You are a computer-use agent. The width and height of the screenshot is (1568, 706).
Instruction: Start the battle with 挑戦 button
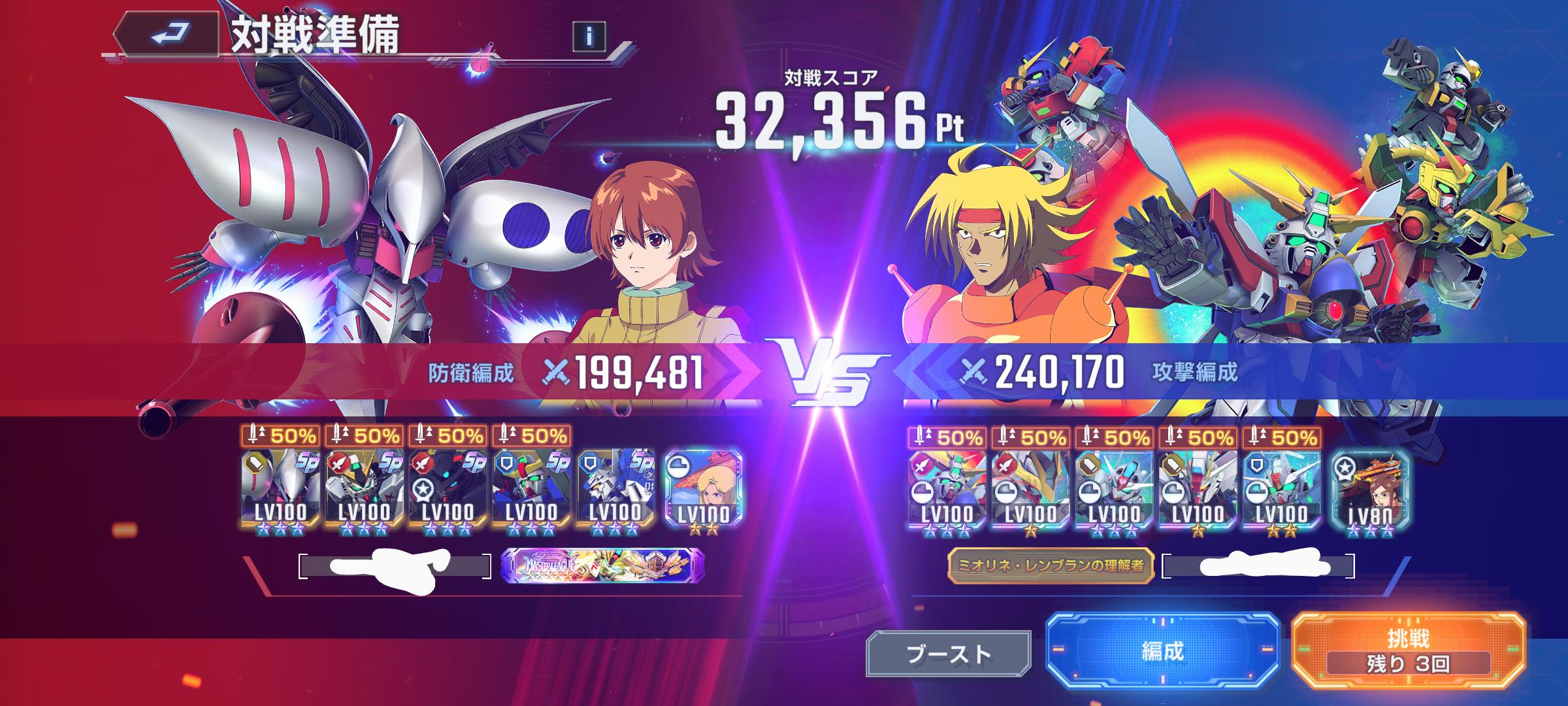(1408, 651)
